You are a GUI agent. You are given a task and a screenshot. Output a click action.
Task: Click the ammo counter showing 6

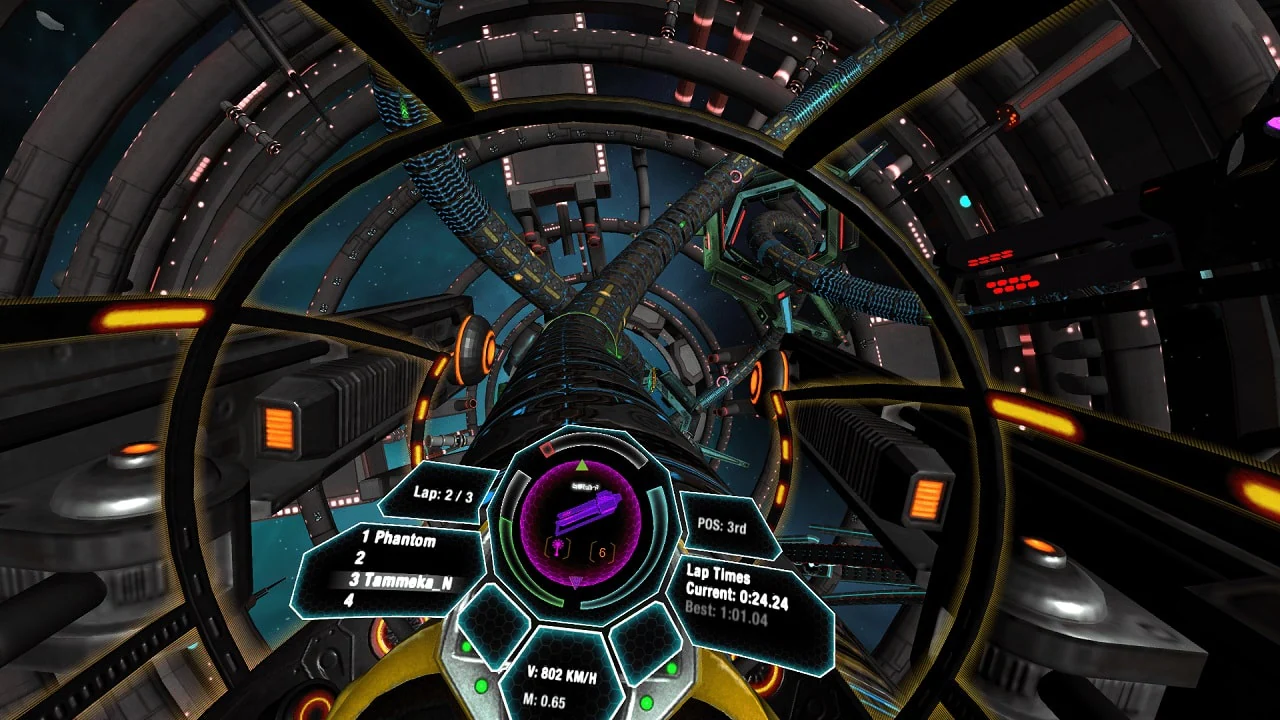602,551
